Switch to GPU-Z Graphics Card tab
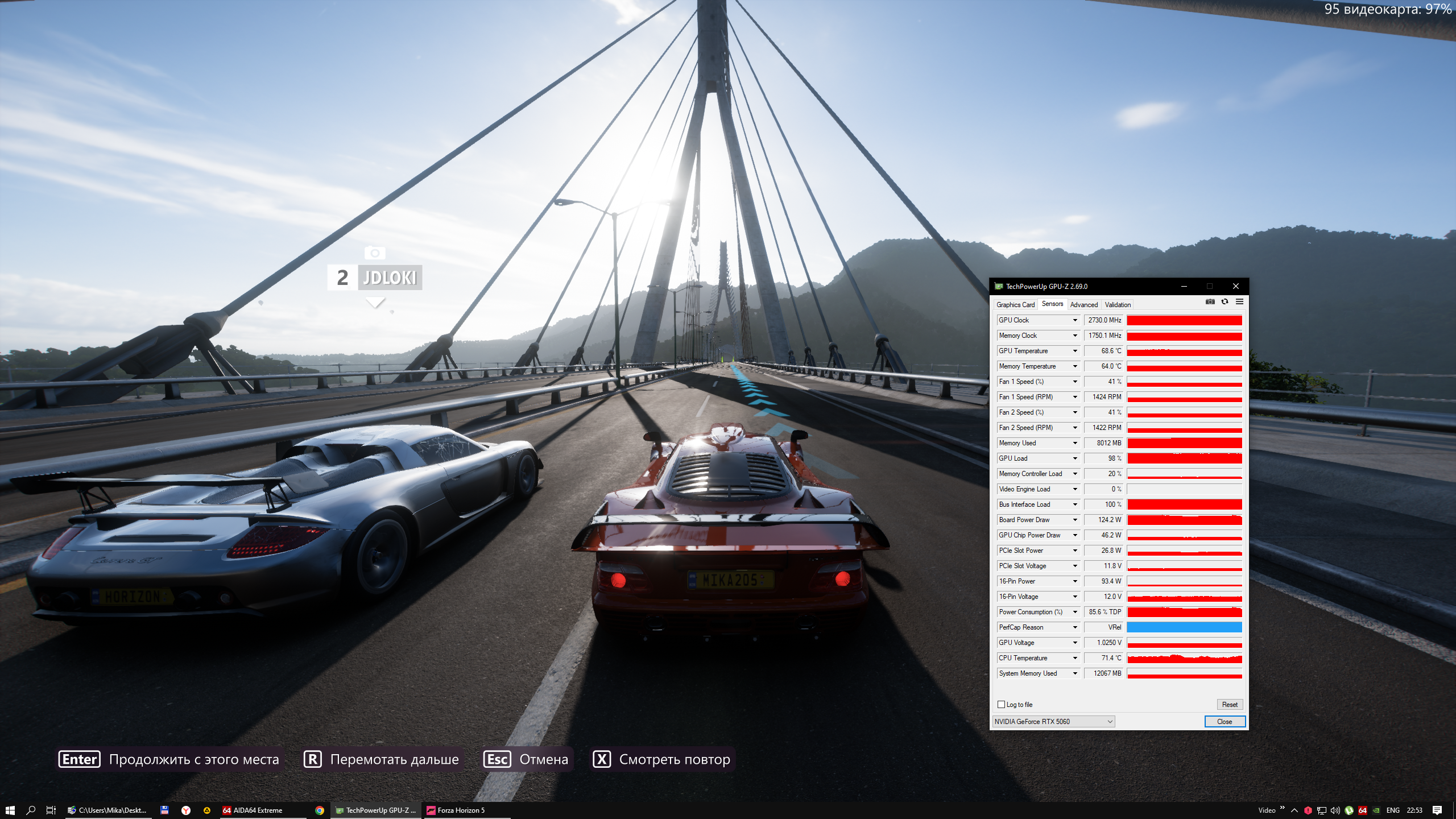1456x819 pixels. point(1015,305)
